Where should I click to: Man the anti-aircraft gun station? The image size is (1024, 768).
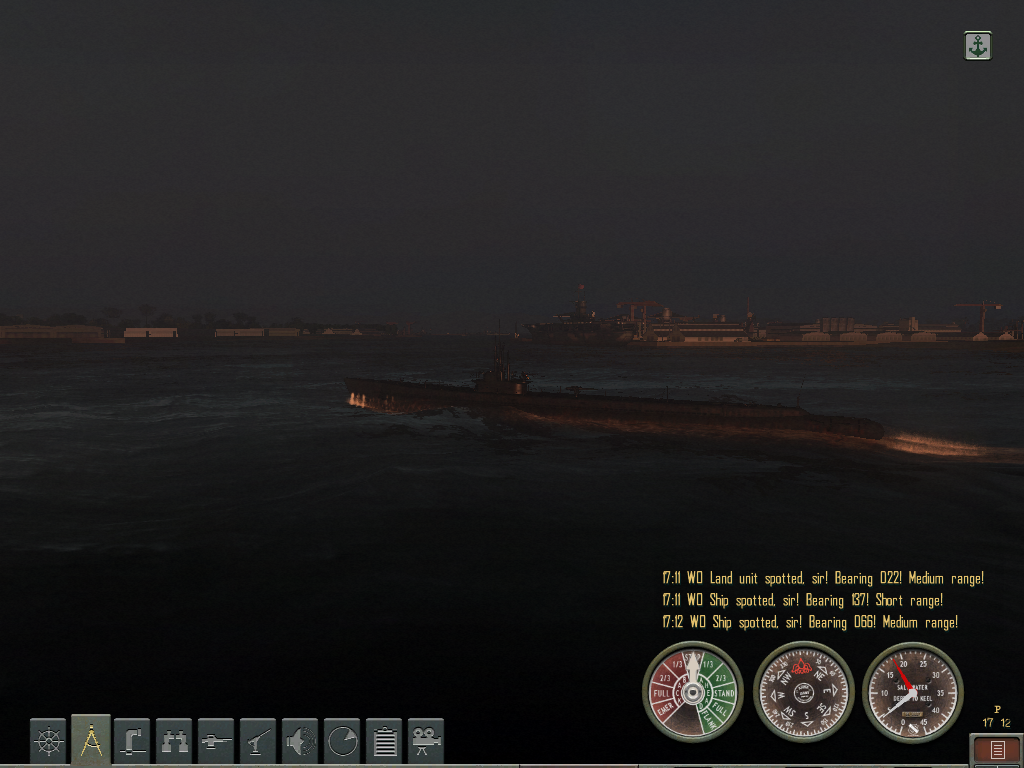[x=258, y=741]
